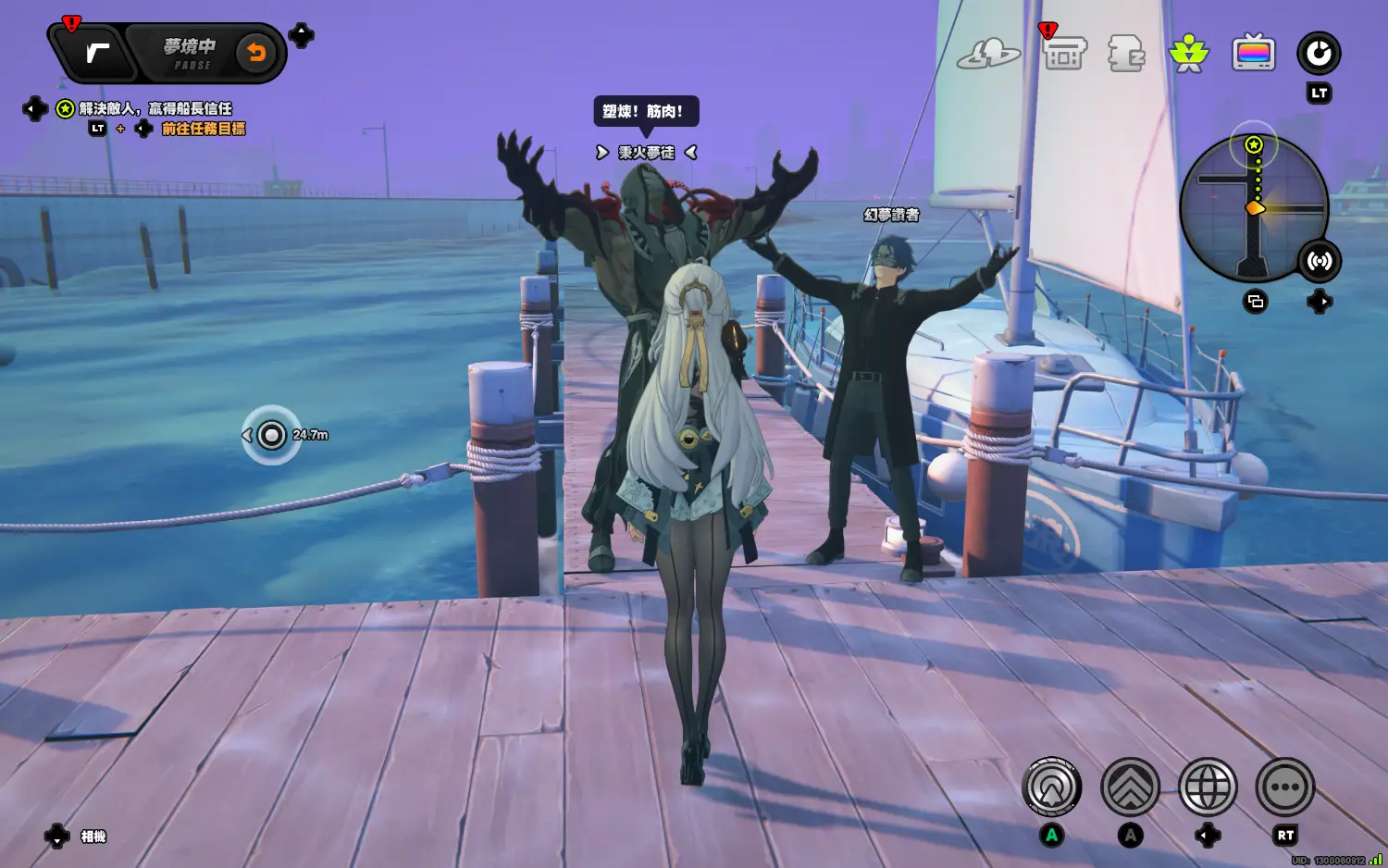Screen dimensions: 1388x868
Task: Open the globe icon button
Action: tap(1208, 787)
